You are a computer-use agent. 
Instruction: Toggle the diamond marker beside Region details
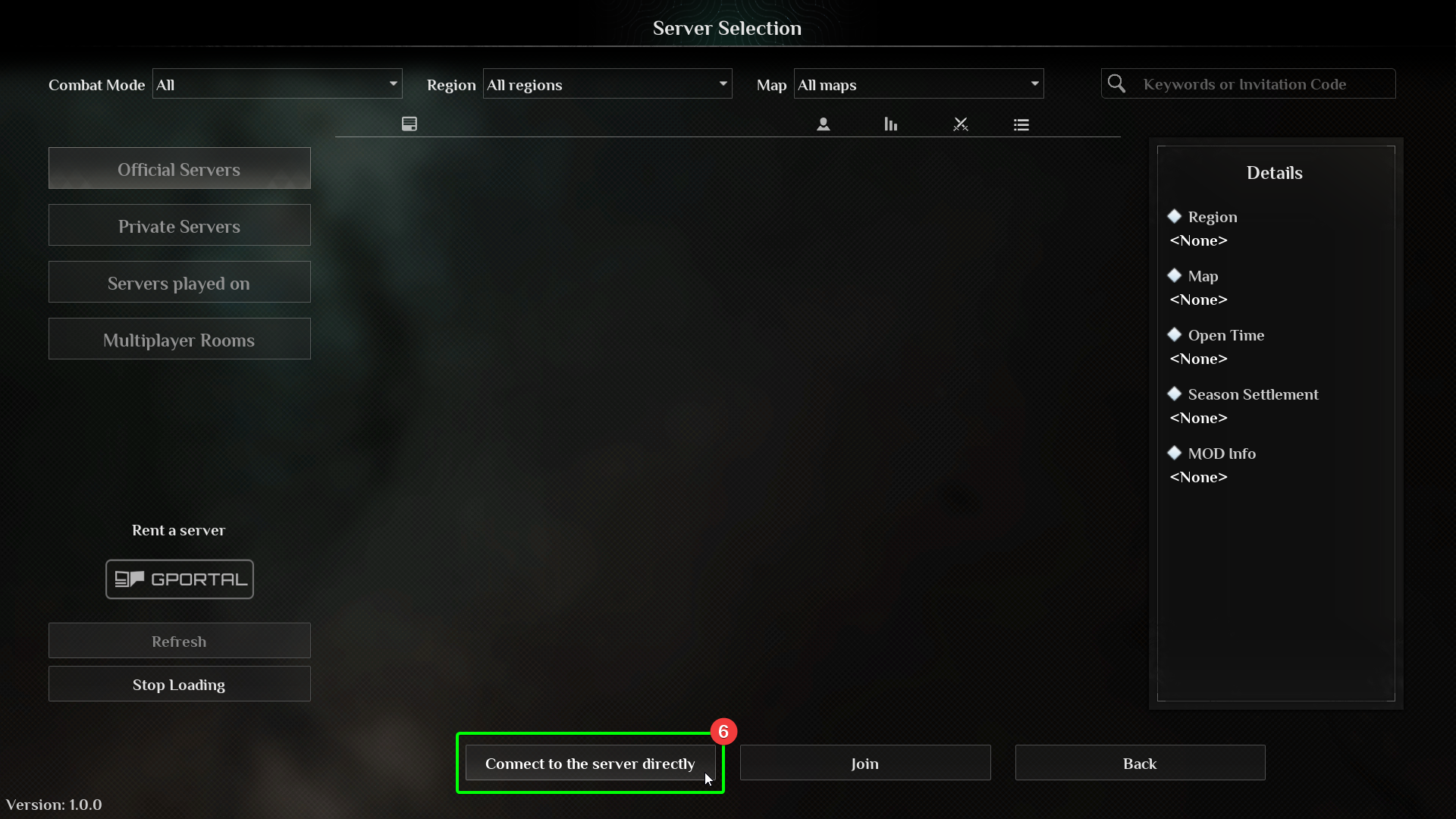pos(1175,216)
